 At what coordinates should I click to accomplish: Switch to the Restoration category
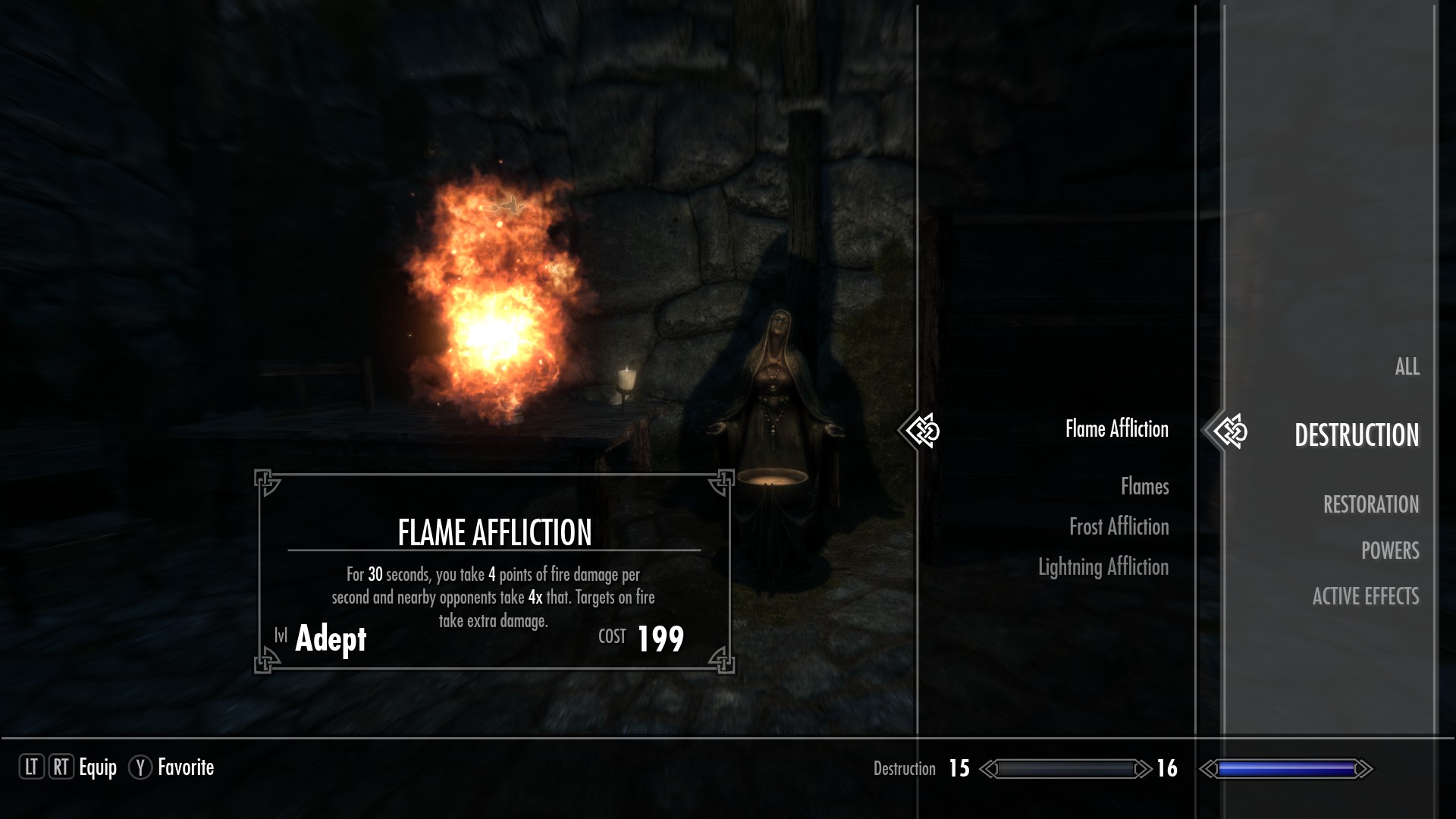[x=1370, y=505]
